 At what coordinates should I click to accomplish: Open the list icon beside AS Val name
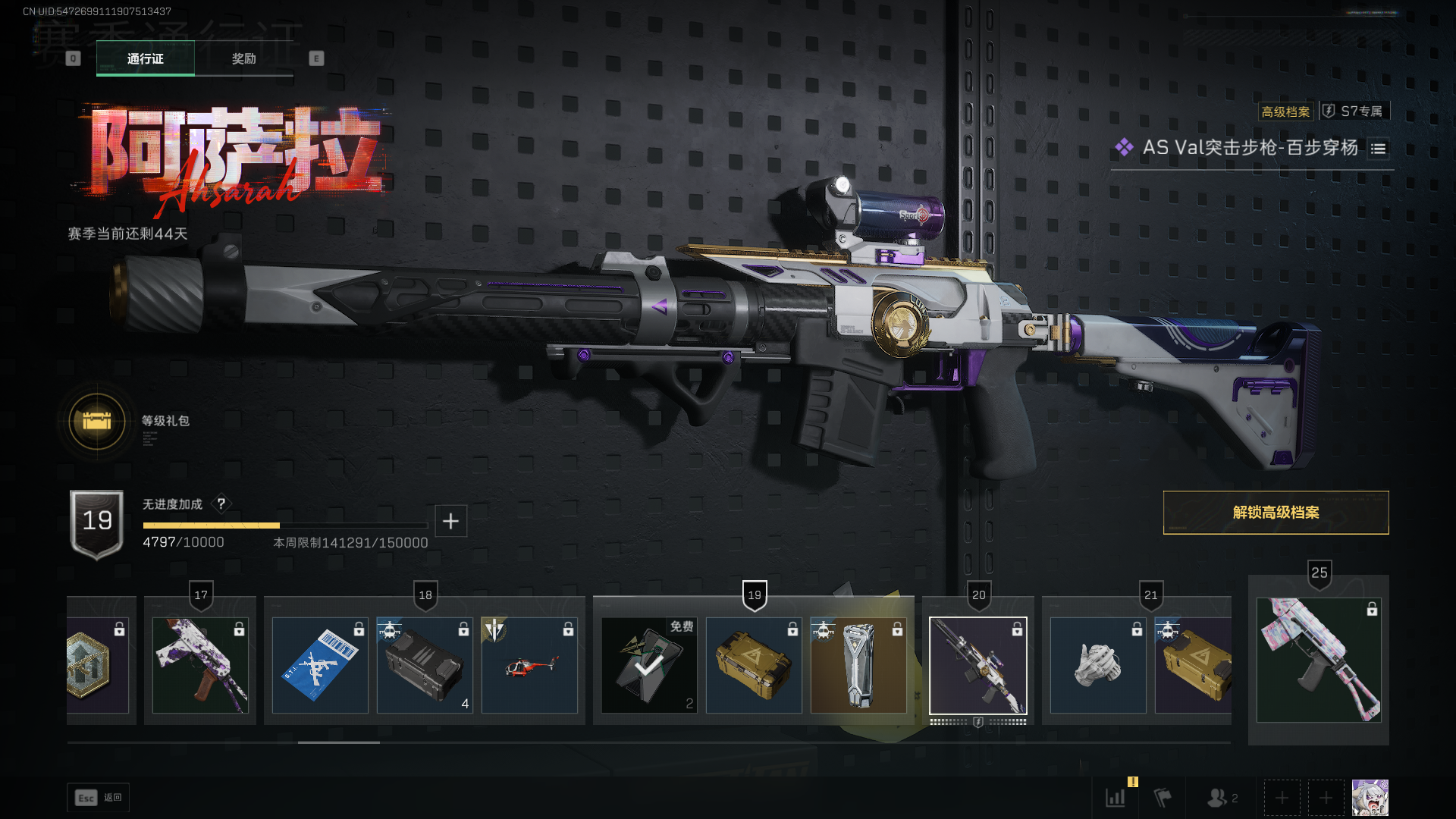click(1378, 149)
